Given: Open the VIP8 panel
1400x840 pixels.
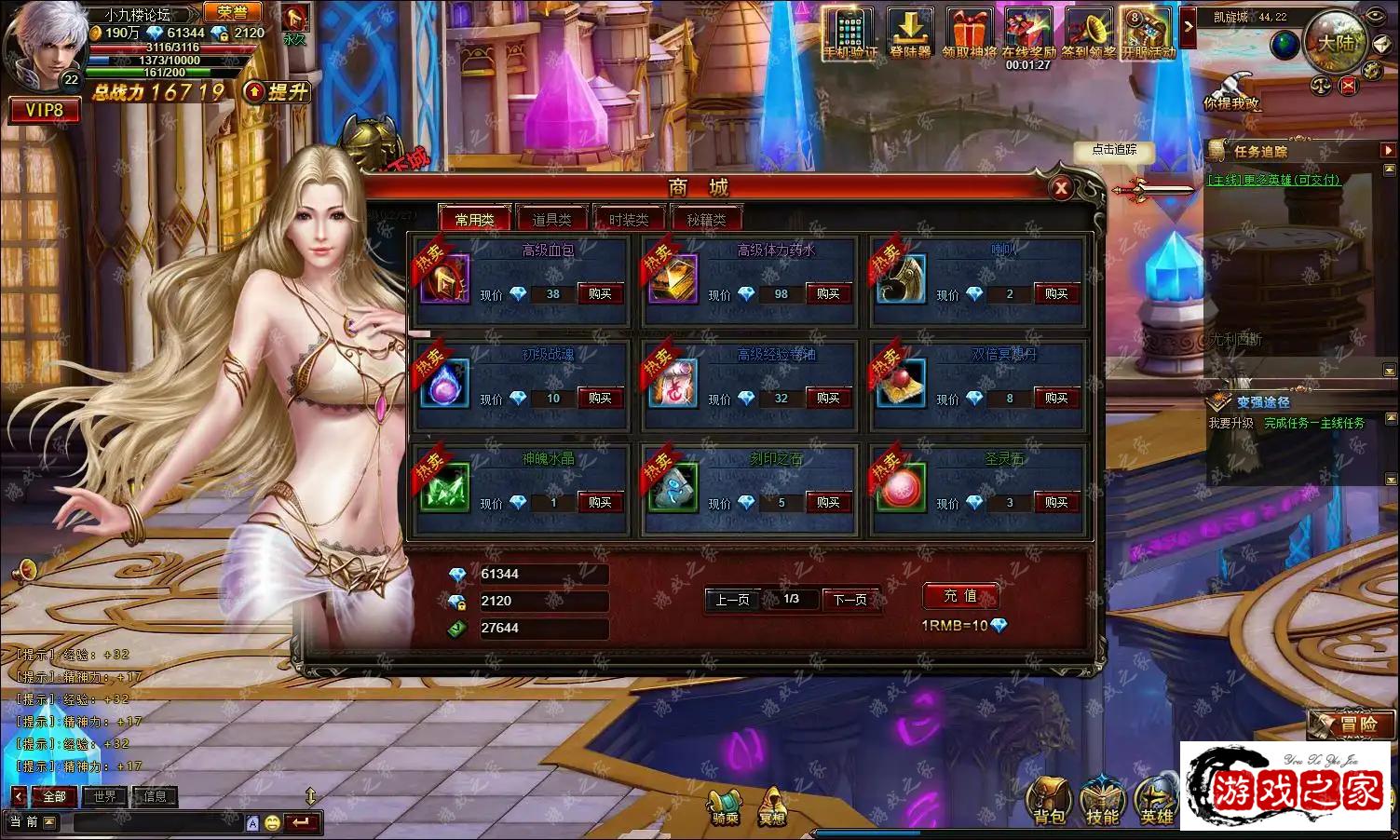Looking at the screenshot, I should pos(44,111).
